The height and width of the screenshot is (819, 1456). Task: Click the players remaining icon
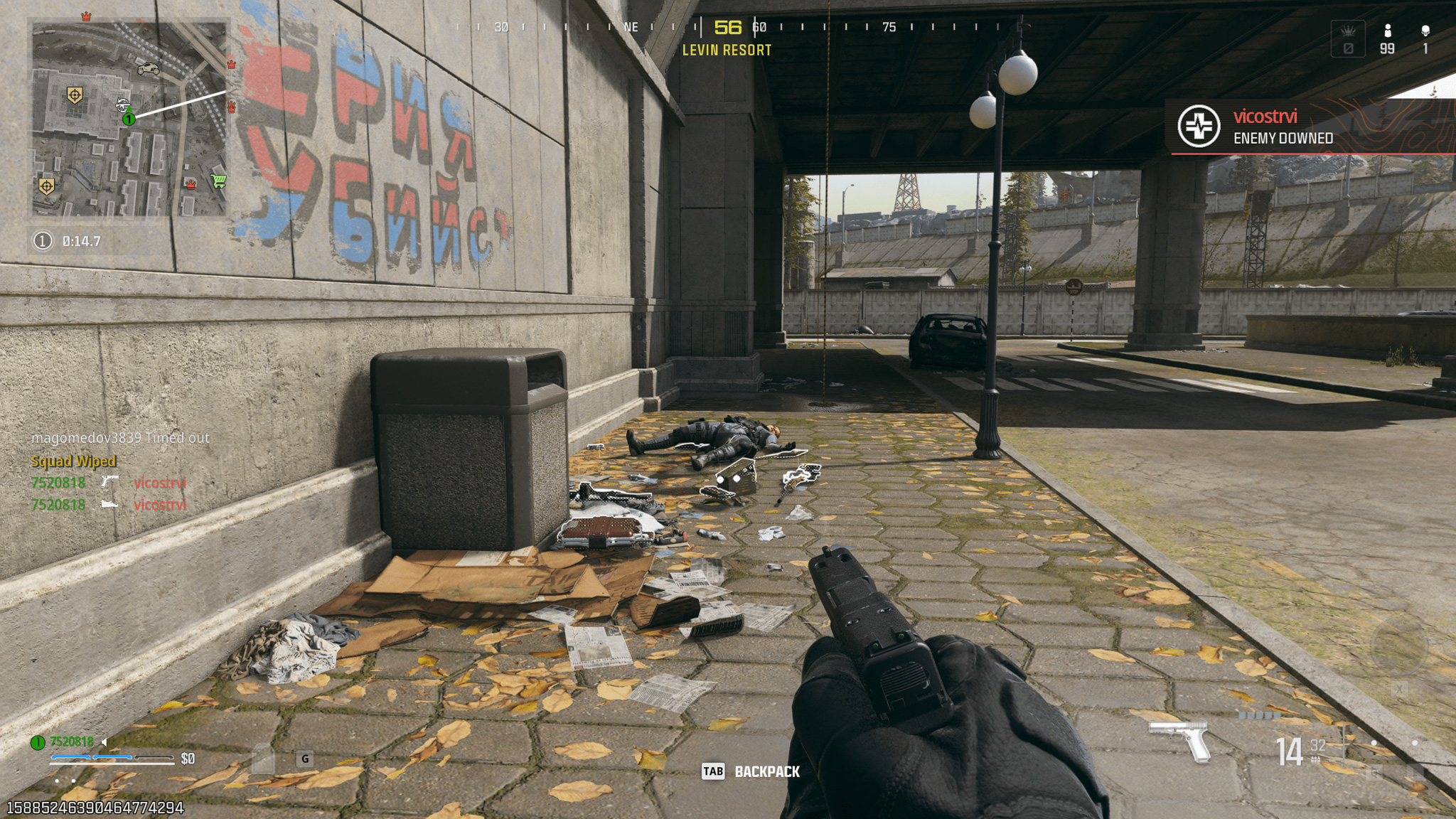1387,31
